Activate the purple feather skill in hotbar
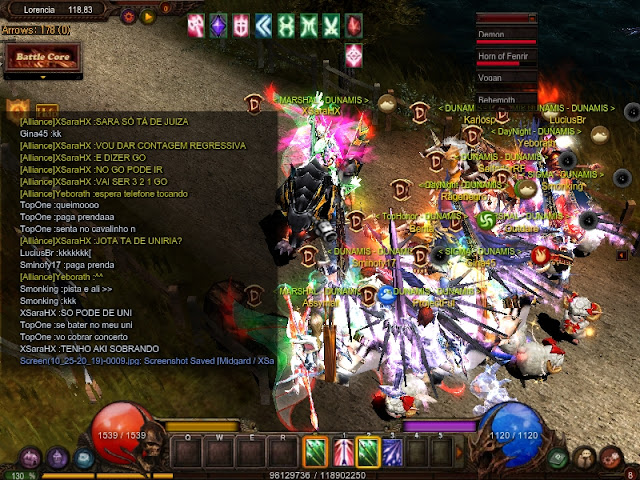The image size is (640, 480). (394, 451)
